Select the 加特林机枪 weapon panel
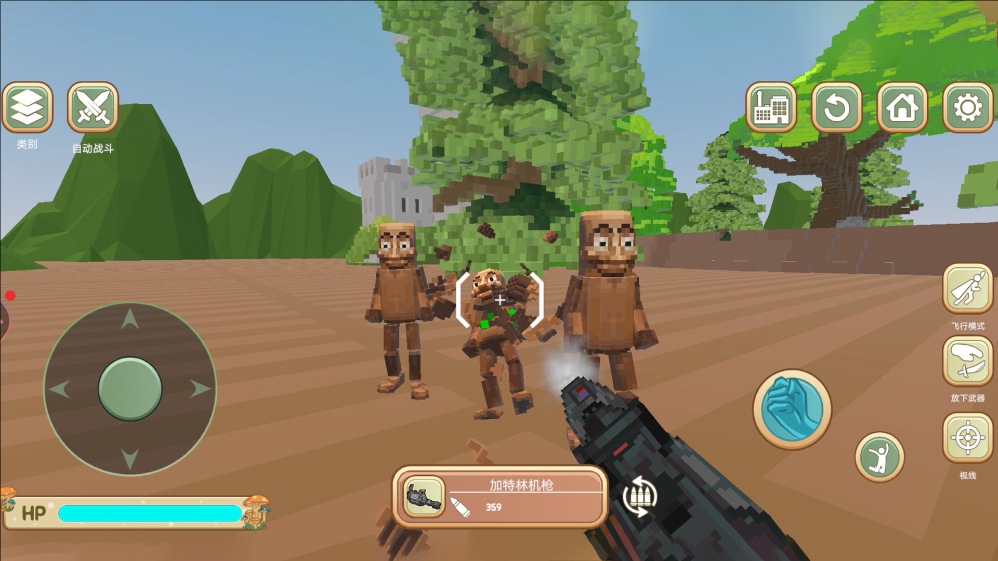Screen dimensions: 998x561 point(500,496)
